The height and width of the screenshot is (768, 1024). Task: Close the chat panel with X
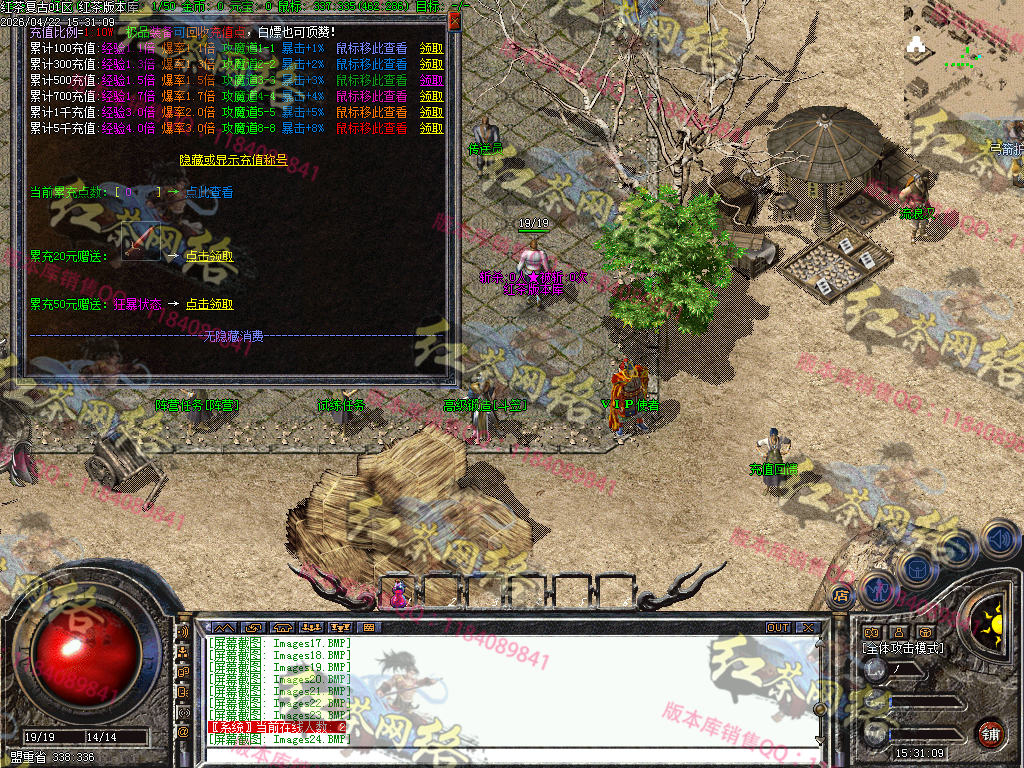806,627
